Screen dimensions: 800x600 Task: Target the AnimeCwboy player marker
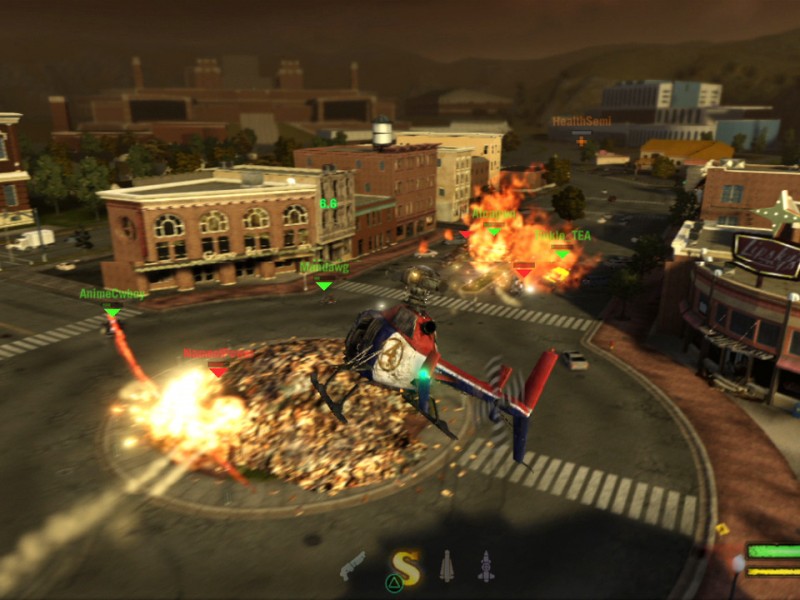(111, 313)
